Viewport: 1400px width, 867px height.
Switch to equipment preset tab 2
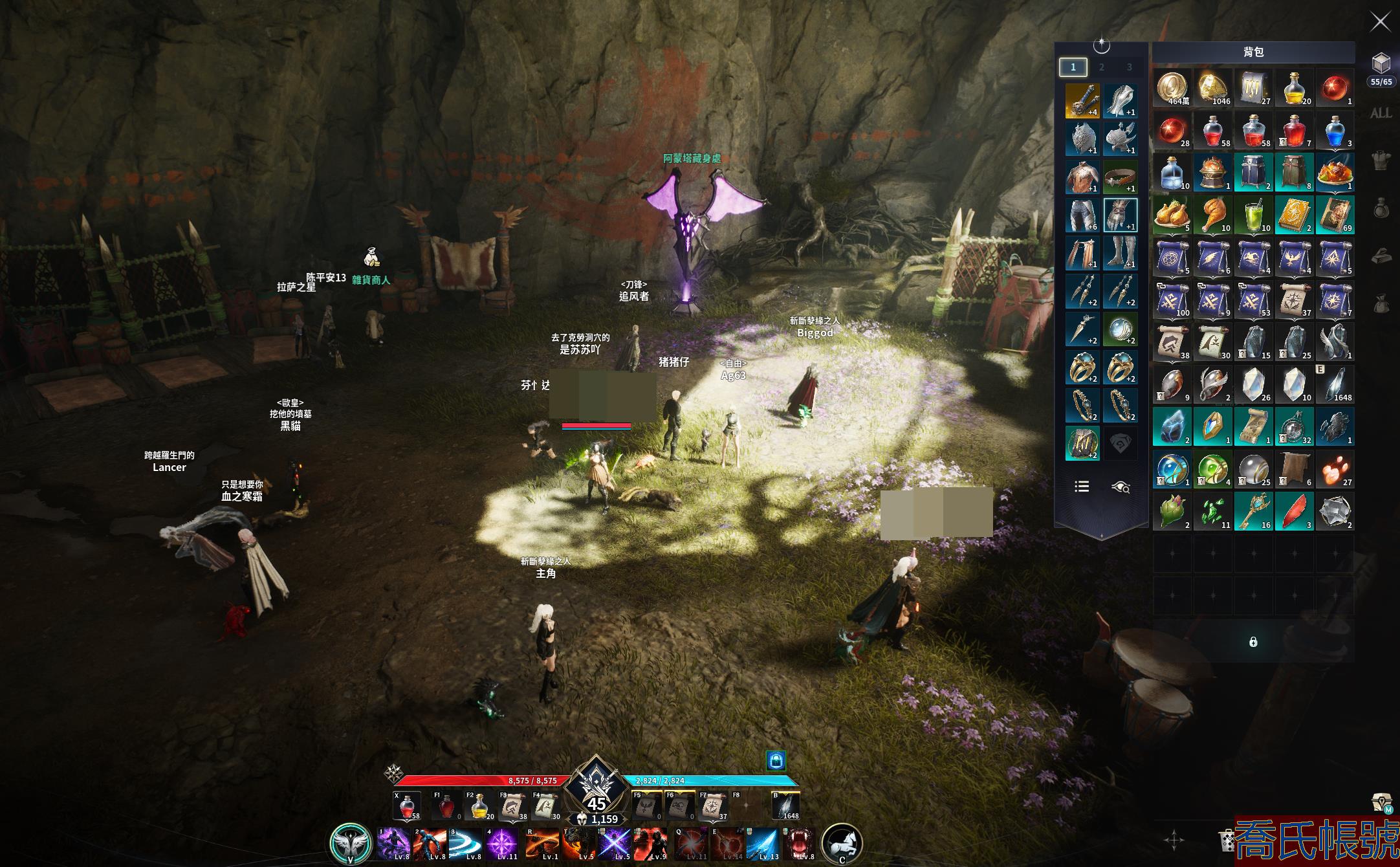(x=1101, y=67)
